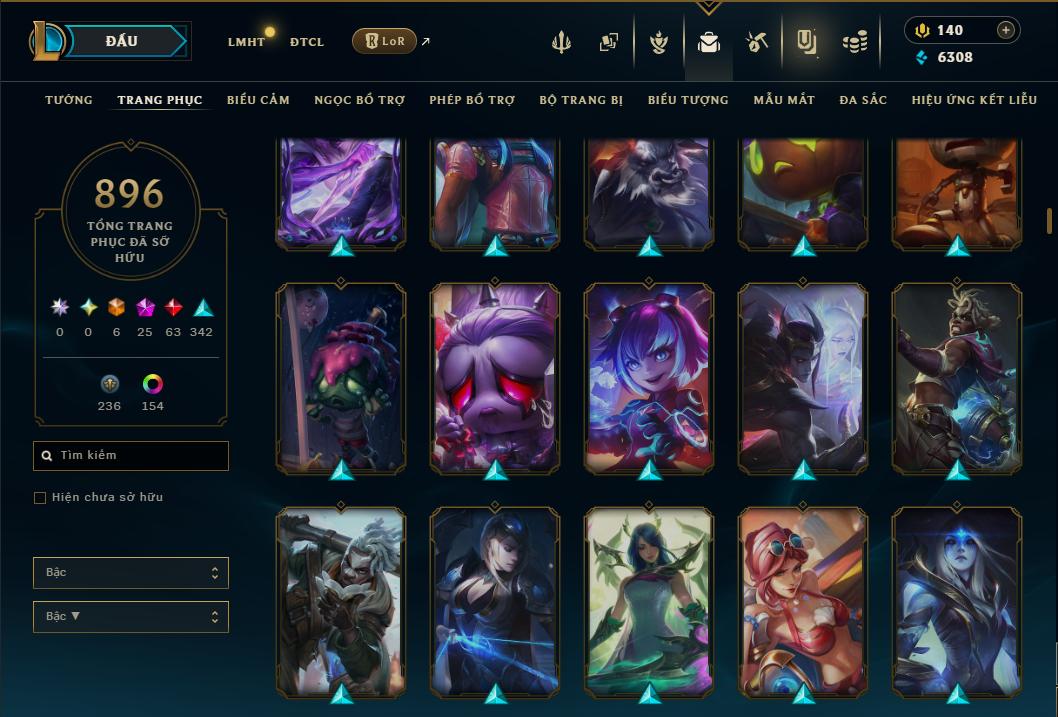This screenshot has width=1058, height=717.
Task: Open the BỘ TRANG BỊ item sets tab
Action: click(581, 100)
